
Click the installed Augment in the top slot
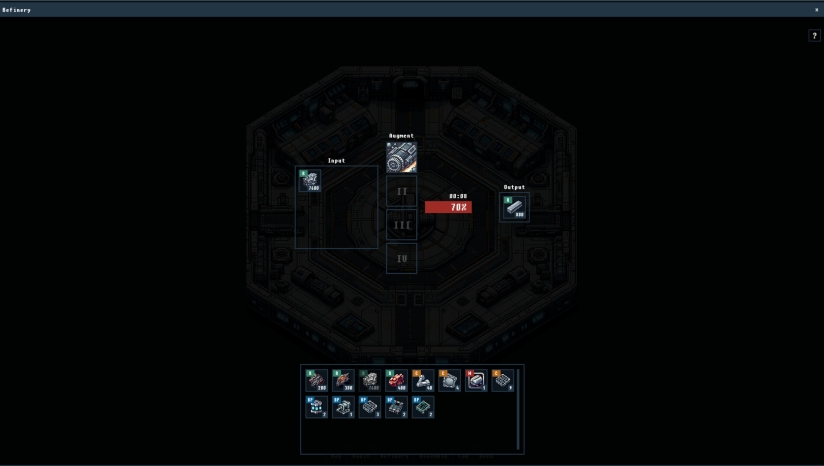(401, 157)
